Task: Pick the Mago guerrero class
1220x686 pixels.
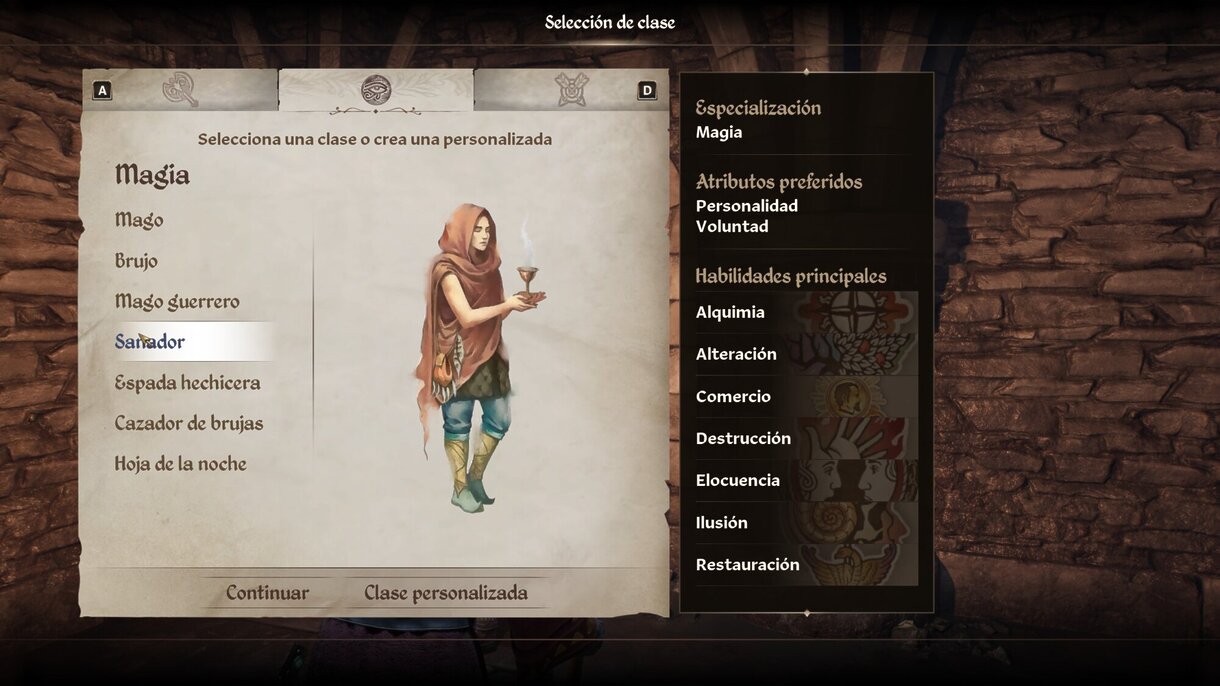Action: [177, 302]
